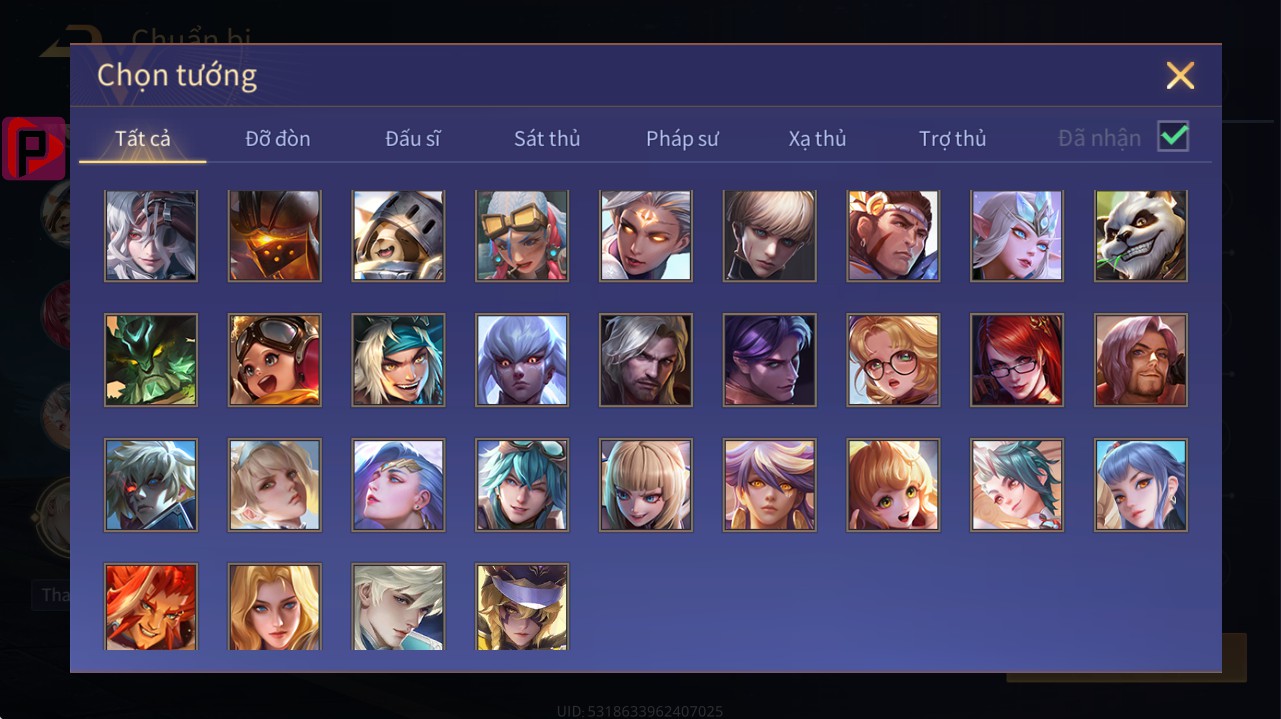Choose the red fiery-haired grinning hero

pyautogui.click(x=151, y=607)
